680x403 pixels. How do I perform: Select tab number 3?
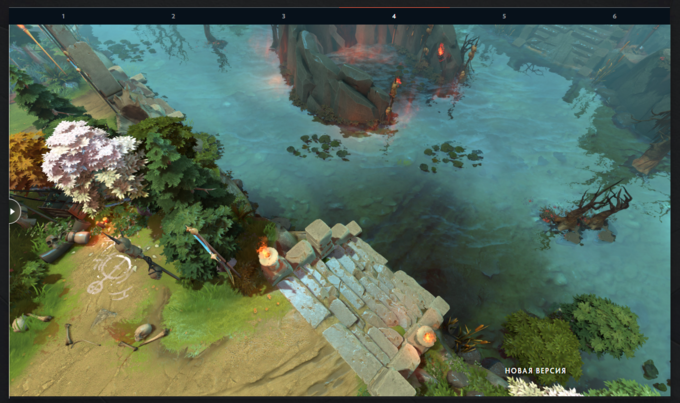tap(283, 16)
